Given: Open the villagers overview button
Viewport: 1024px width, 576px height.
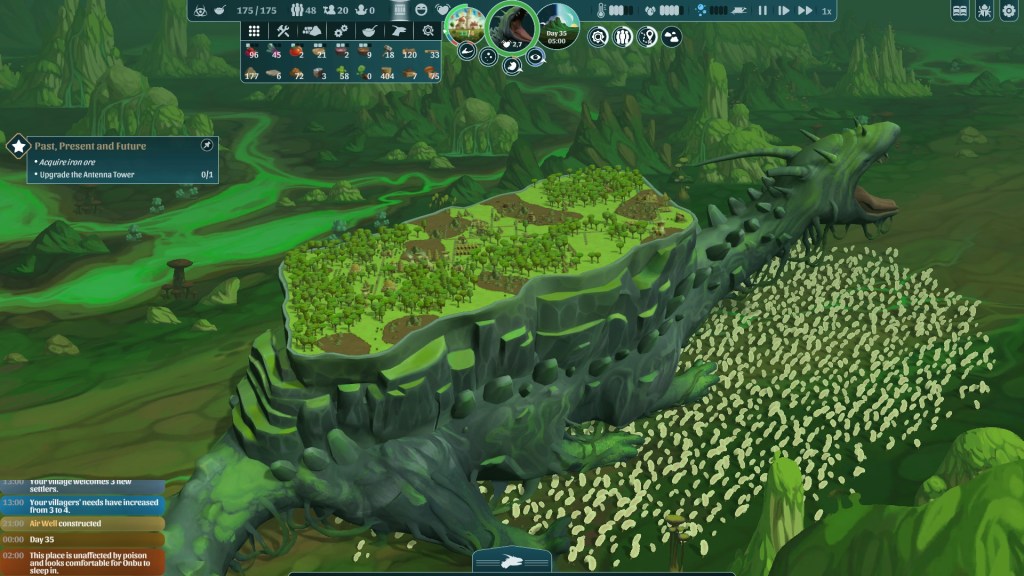Looking at the screenshot, I should [x=622, y=37].
